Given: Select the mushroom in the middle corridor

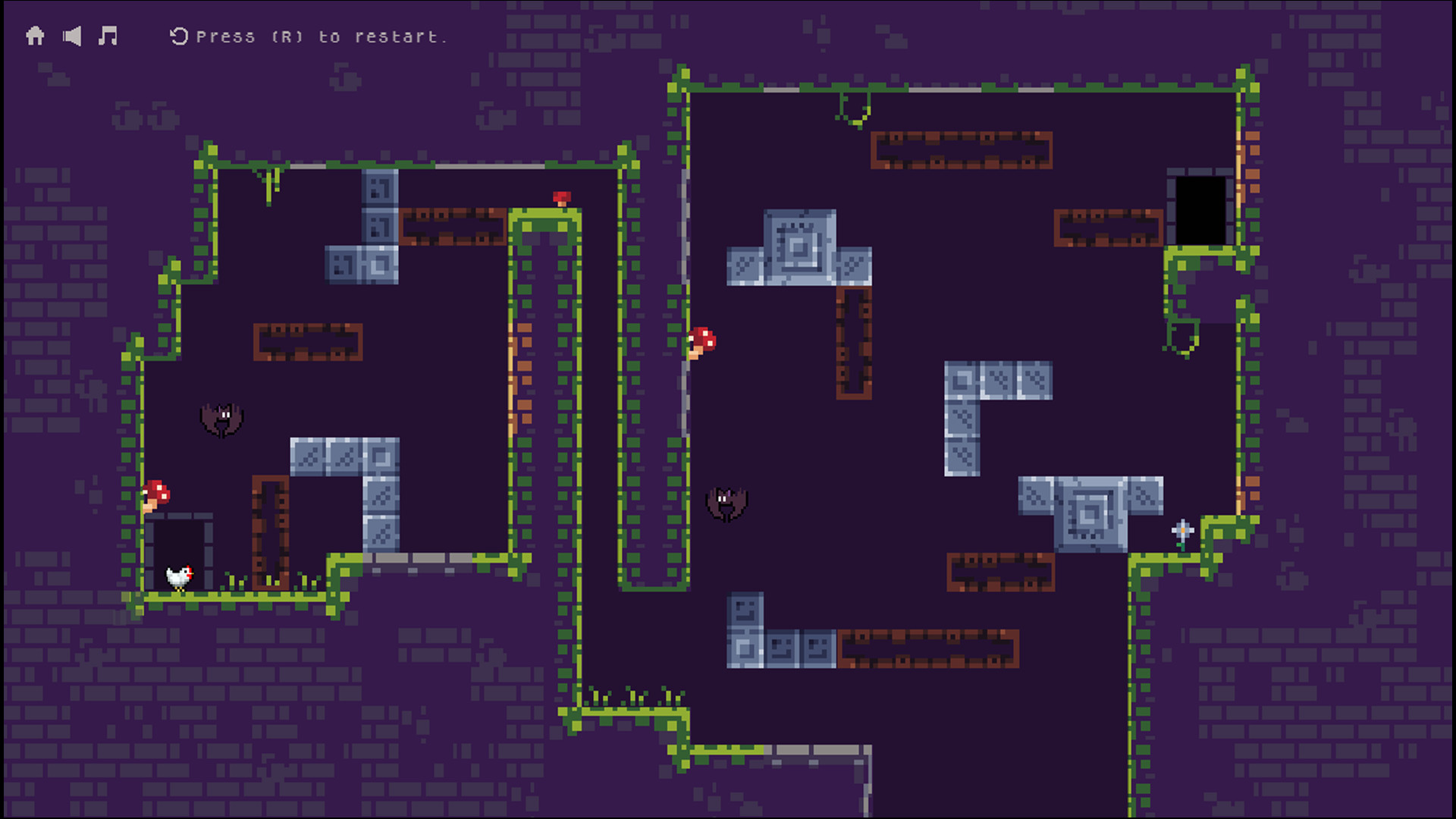Looking at the screenshot, I should coord(701,341).
